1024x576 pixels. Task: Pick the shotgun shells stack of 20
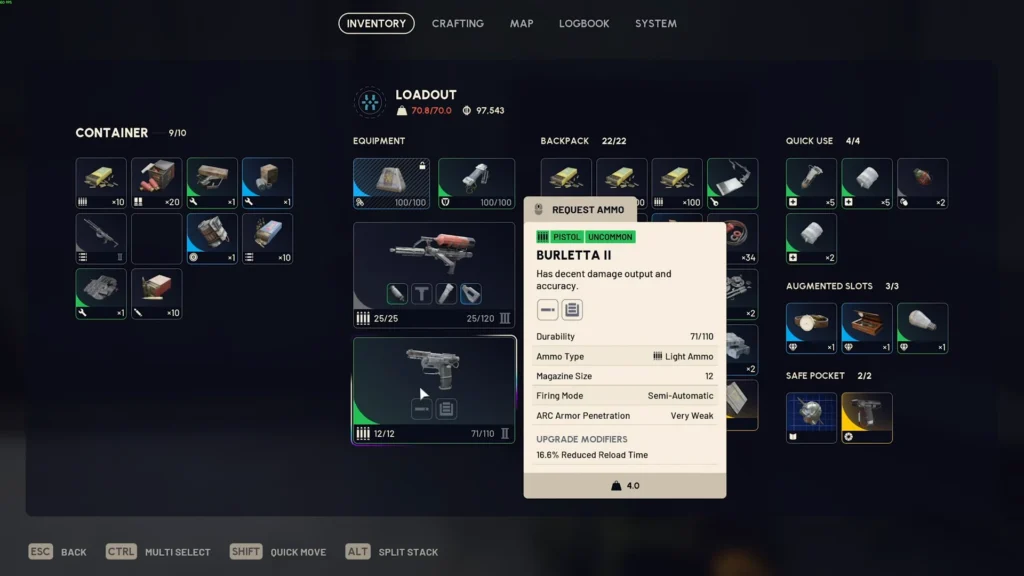pos(156,183)
